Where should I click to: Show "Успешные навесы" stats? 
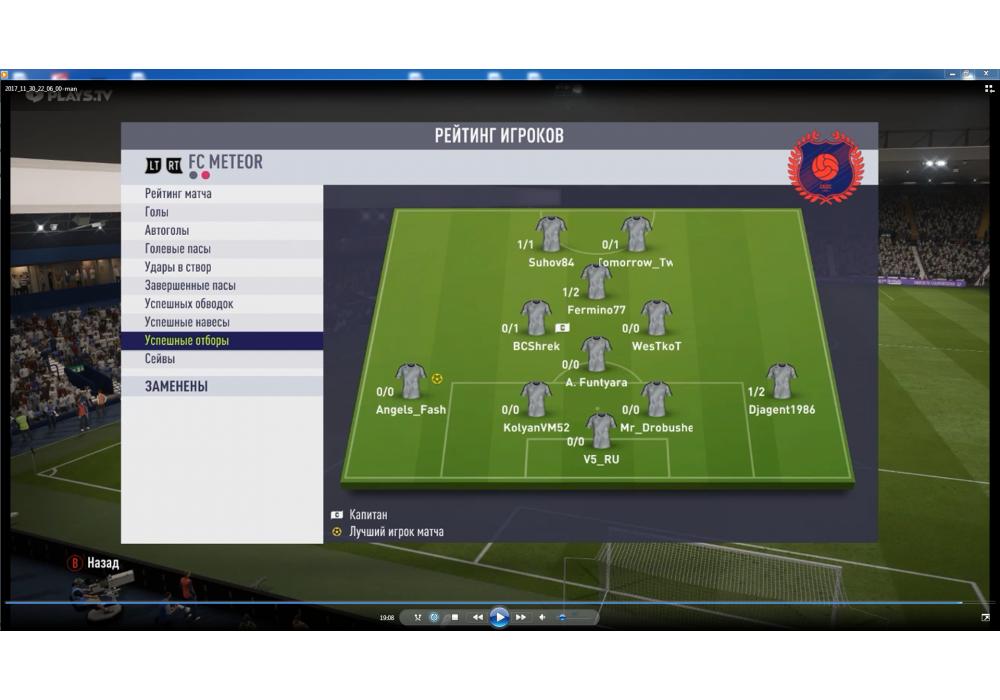coord(187,322)
